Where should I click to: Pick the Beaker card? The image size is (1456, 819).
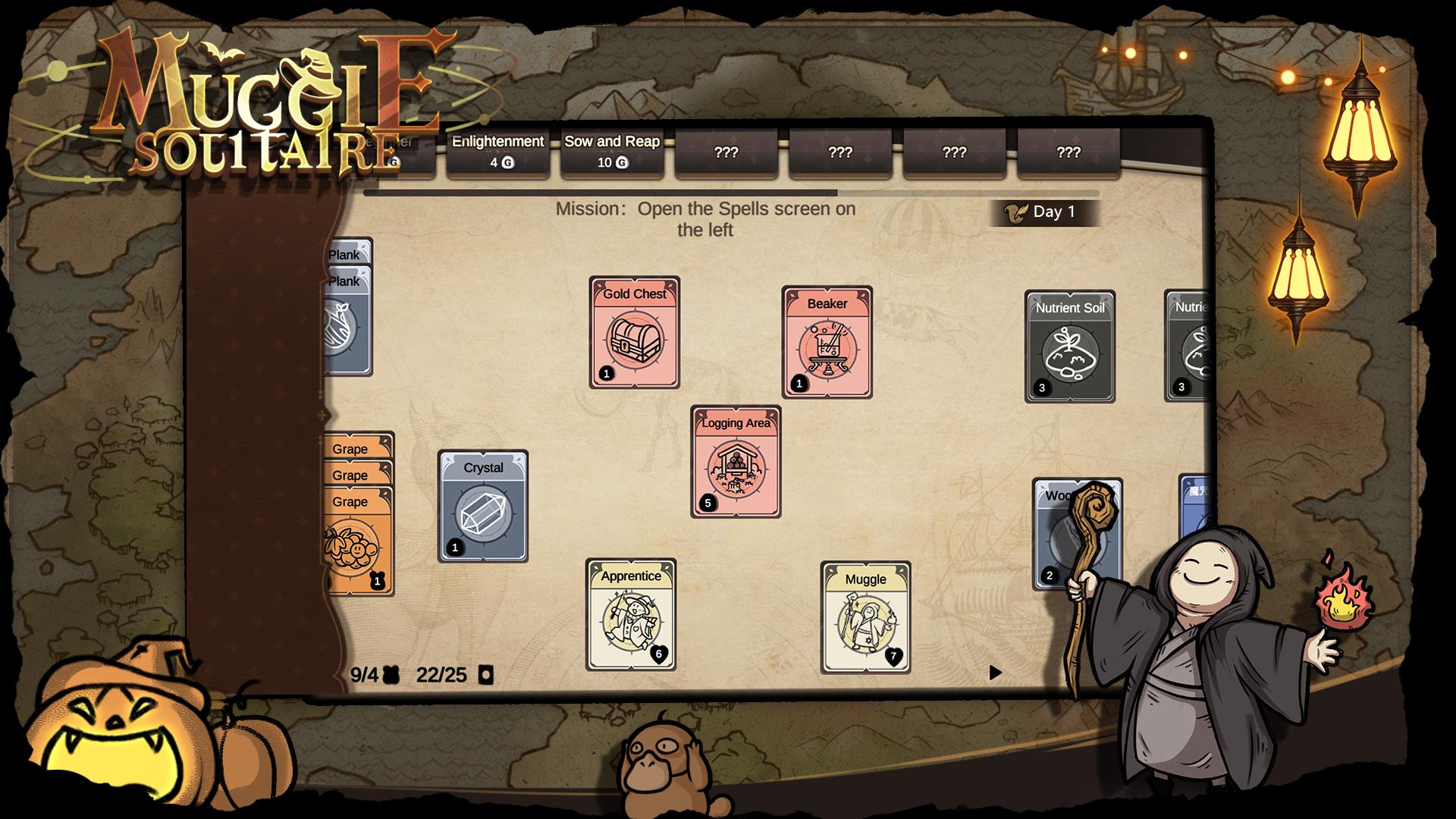click(827, 343)
